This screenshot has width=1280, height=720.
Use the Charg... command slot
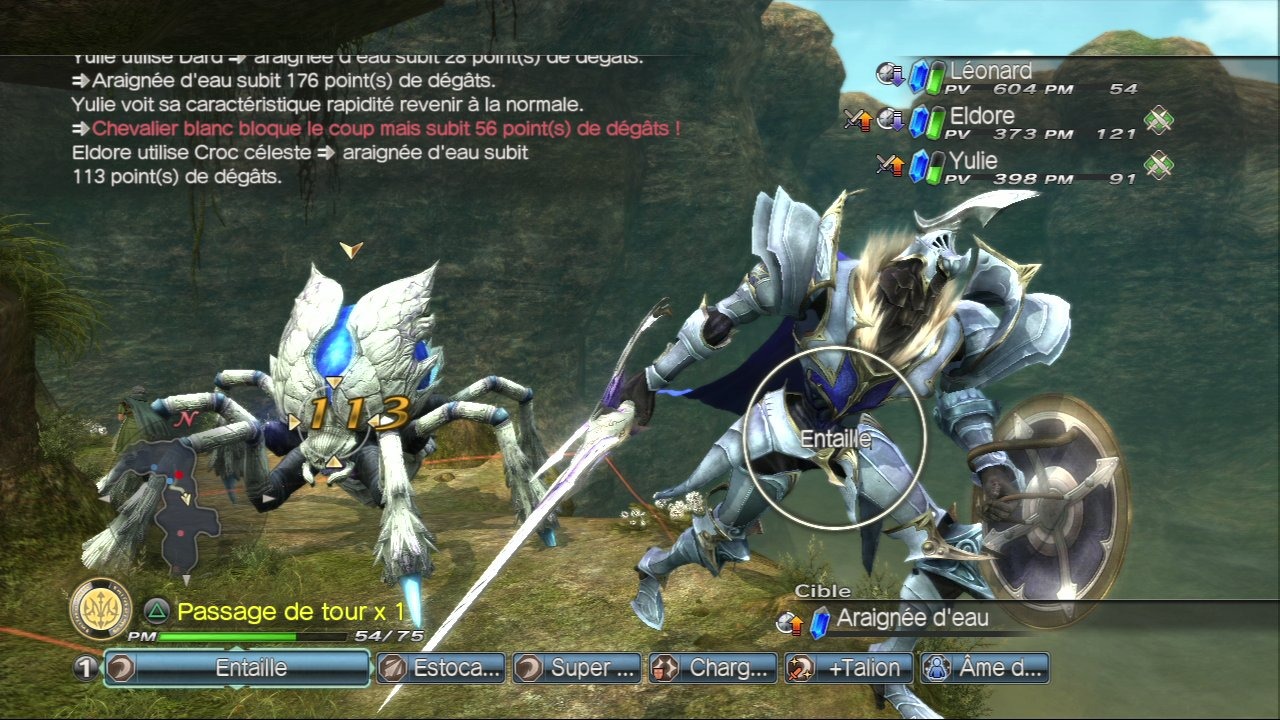coord(714,668)
